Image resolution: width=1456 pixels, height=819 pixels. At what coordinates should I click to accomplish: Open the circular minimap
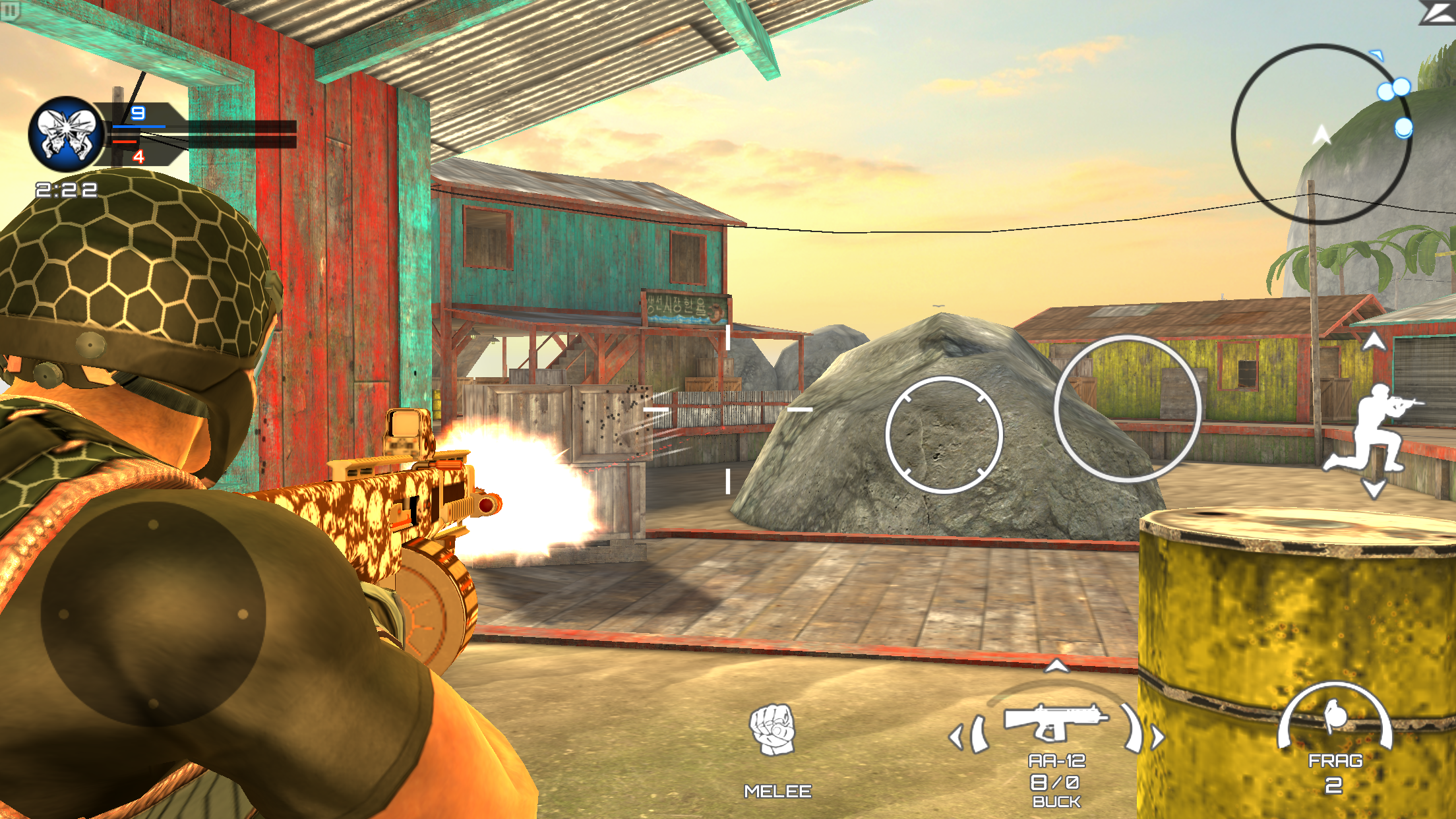pos(1321,135)
